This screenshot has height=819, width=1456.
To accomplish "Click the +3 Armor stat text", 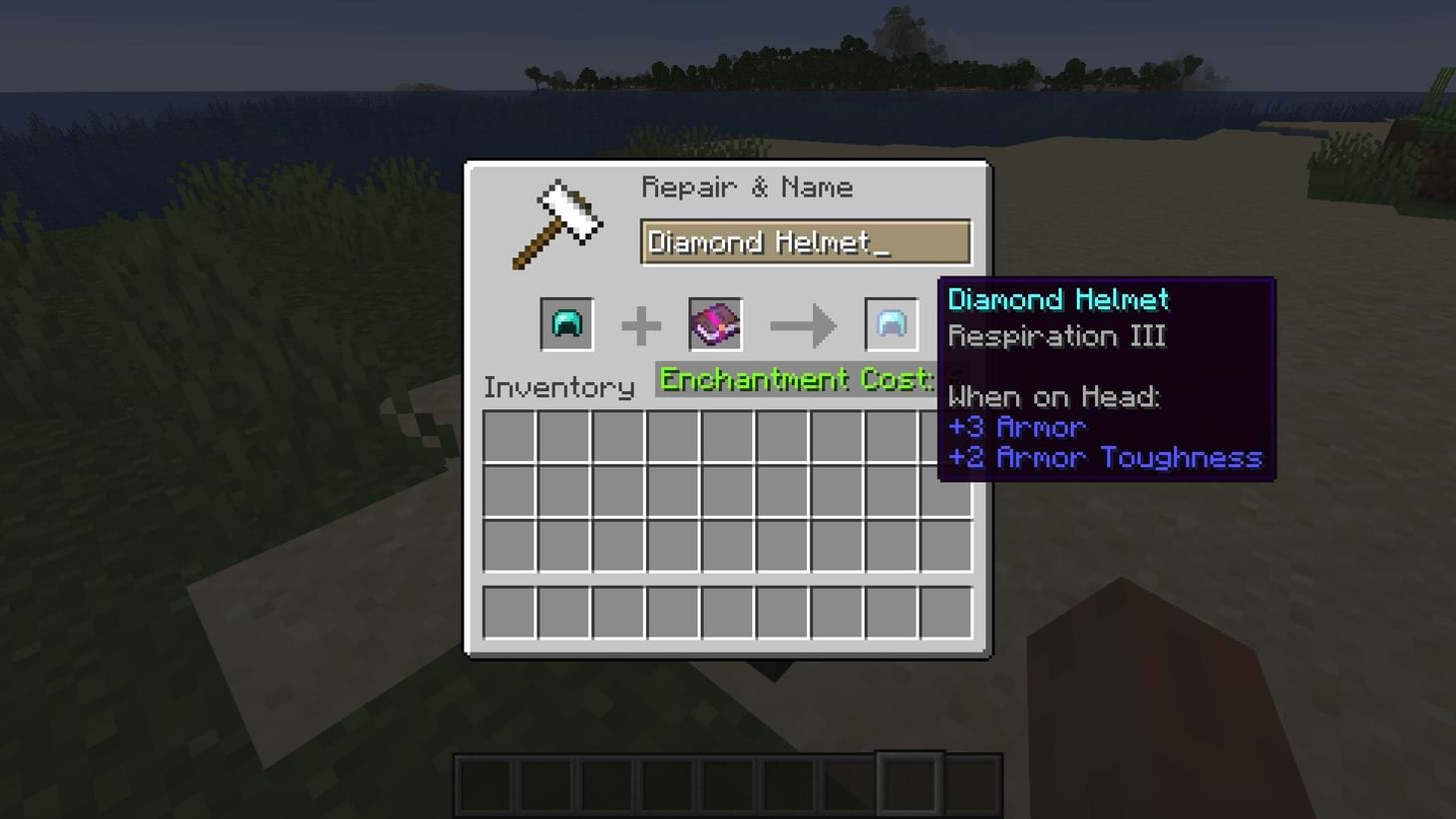I will 1016,427.
